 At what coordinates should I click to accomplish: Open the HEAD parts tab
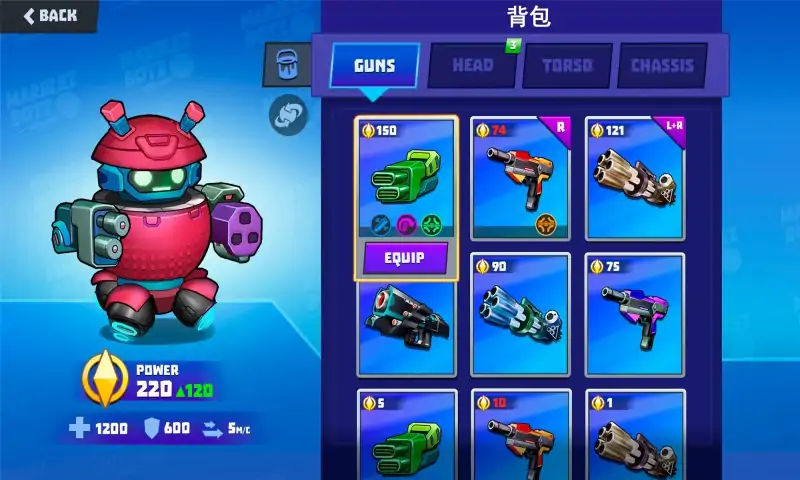pyautogui.click(x=472, y=66)
